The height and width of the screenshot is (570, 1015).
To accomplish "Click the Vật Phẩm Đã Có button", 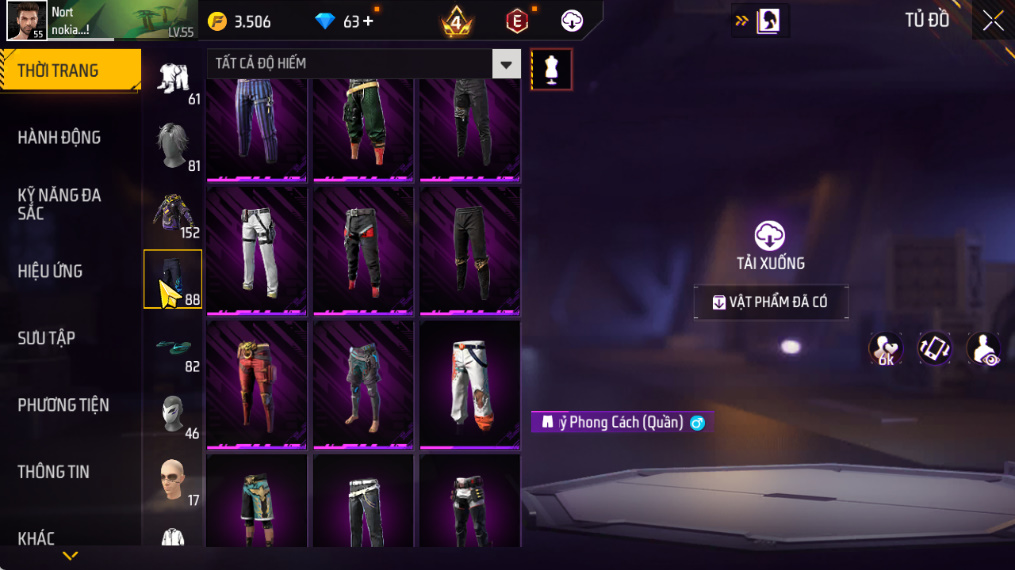I will click(770, 302).
